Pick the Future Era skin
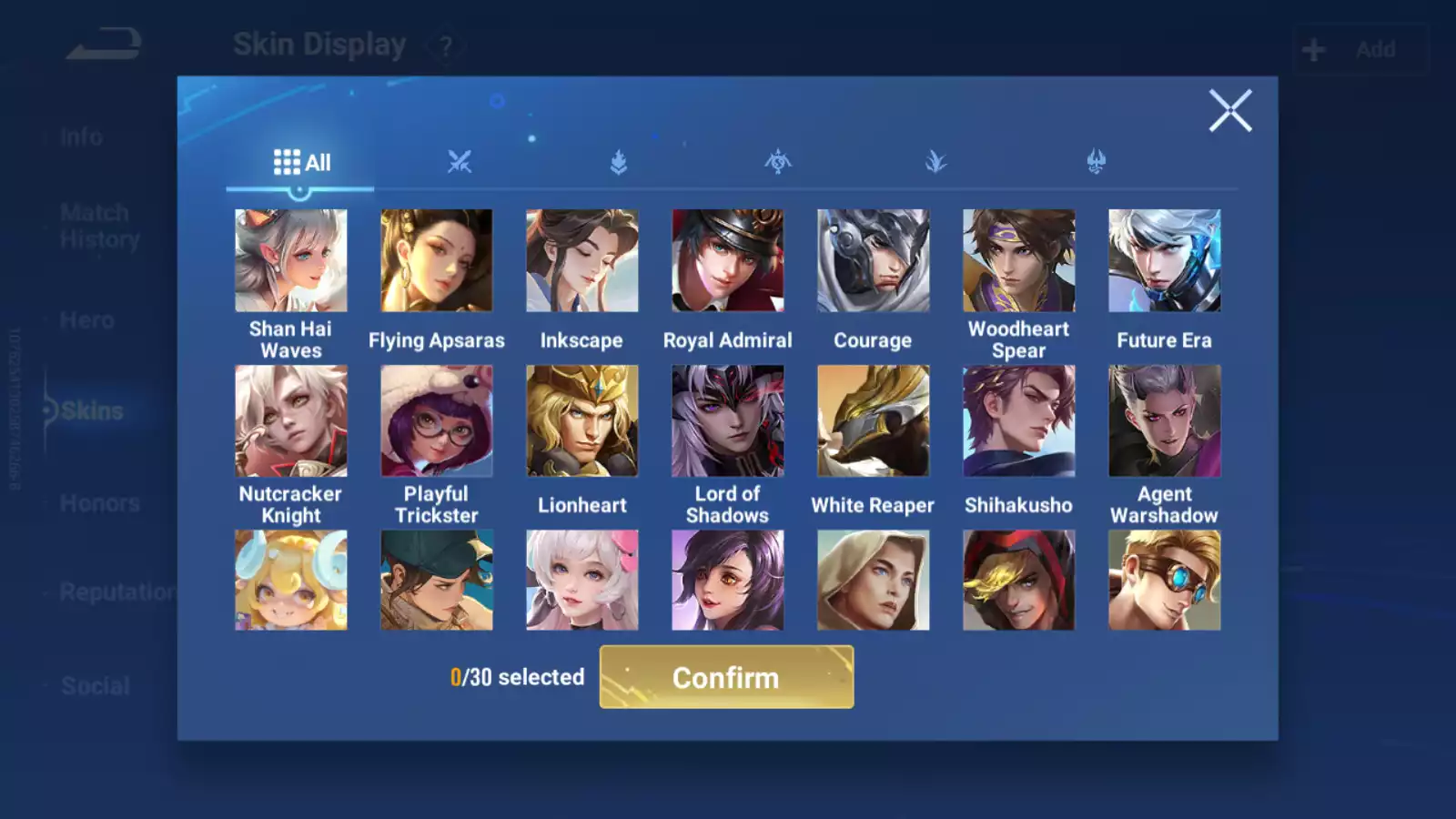 tap(1164, 261)
